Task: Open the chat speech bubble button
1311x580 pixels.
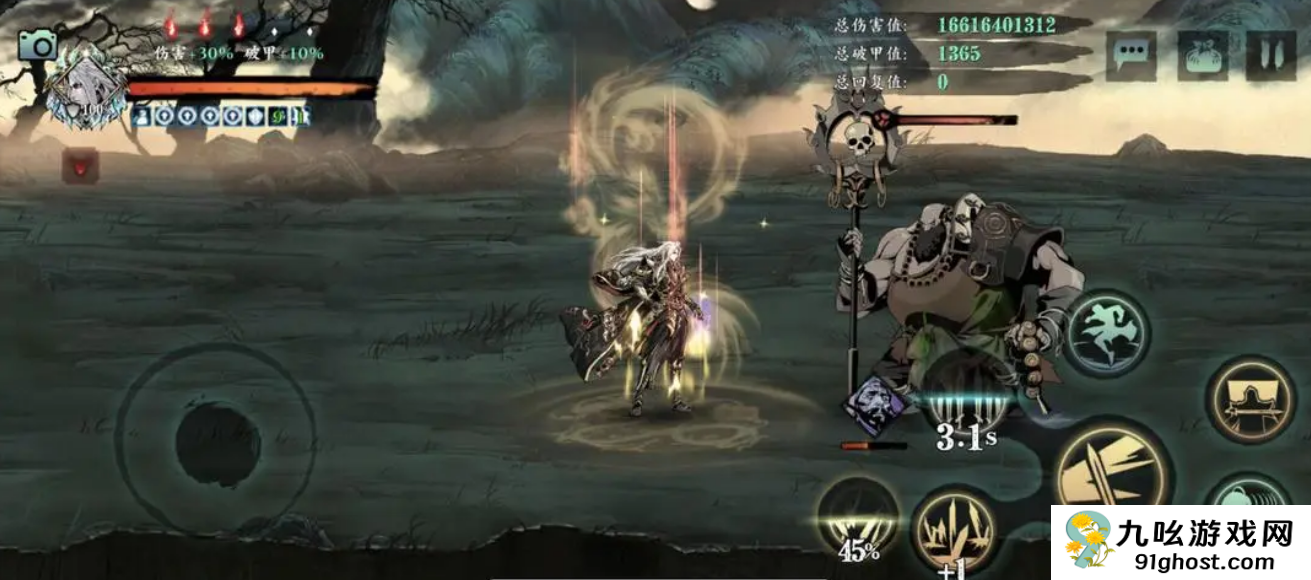Action: (x=1131, y=56)
